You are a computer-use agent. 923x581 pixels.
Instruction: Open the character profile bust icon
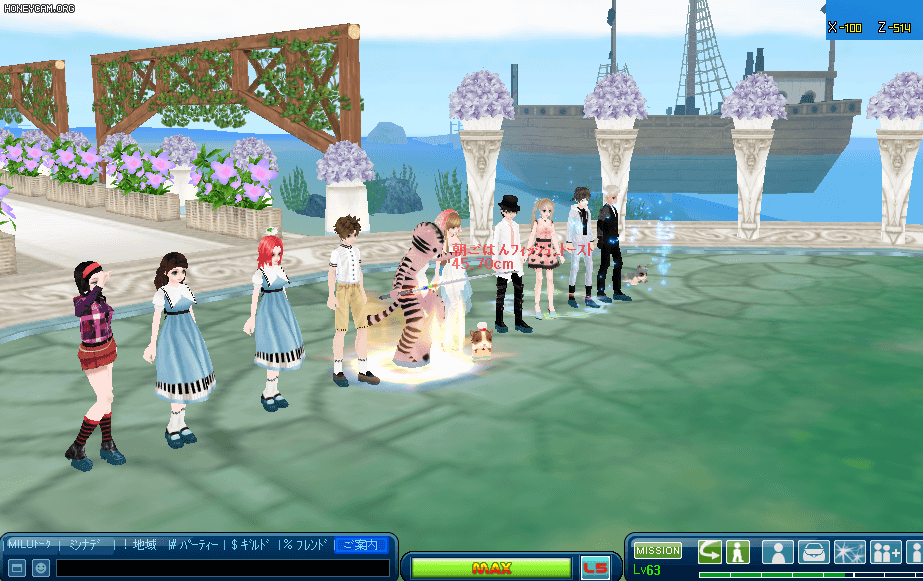tap(778, 551)
